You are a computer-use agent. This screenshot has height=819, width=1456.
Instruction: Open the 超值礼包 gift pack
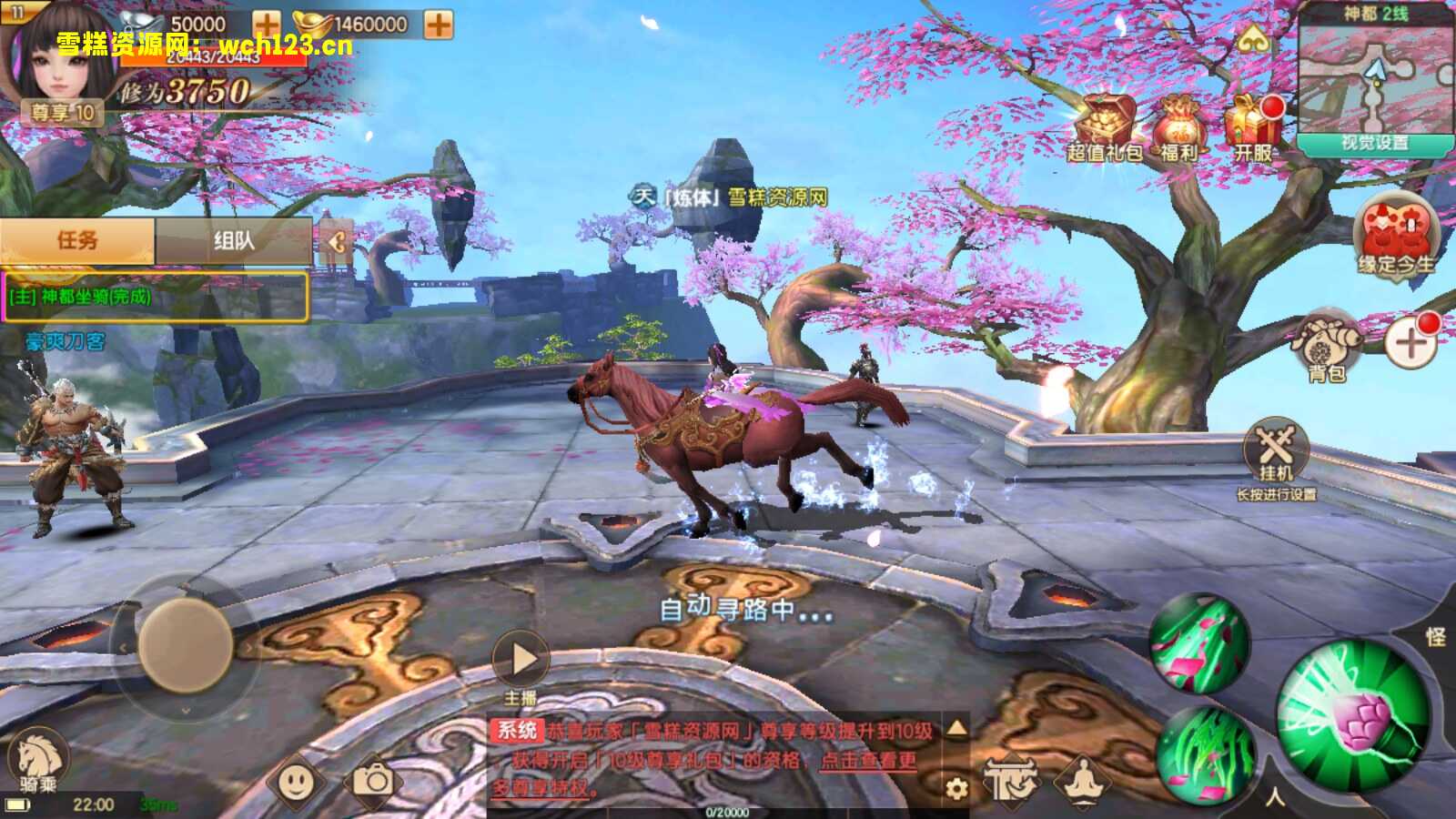tap(1105, 128)
